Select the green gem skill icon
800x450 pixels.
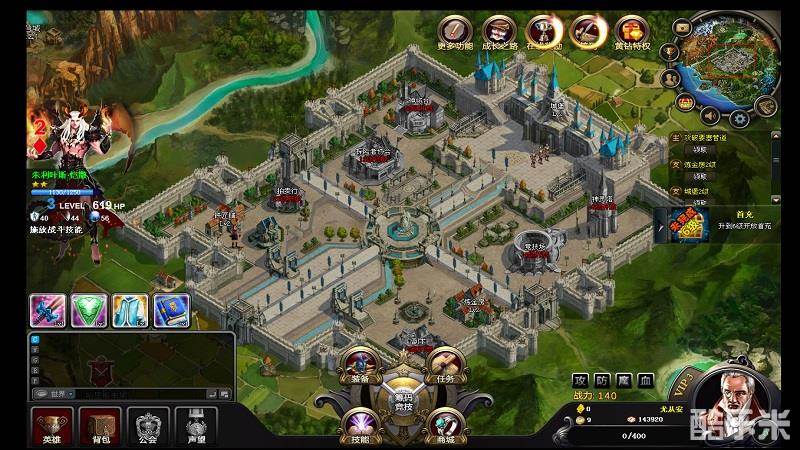coord(87,310)
